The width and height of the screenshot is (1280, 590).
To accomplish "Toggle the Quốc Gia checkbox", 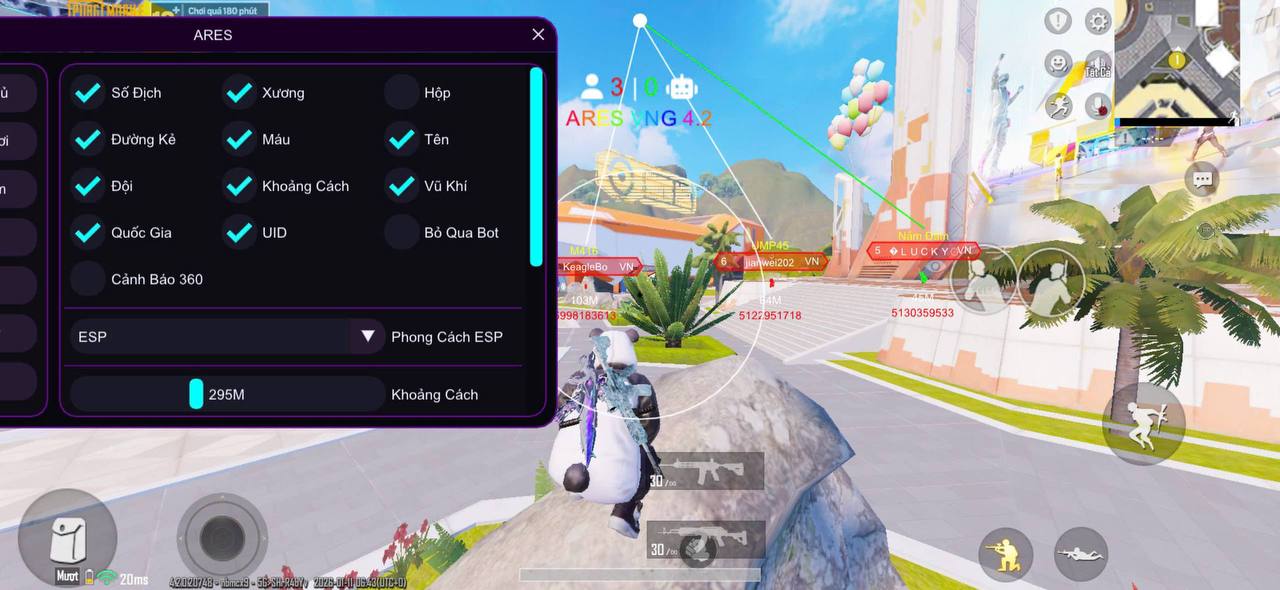I will [88, 232].
